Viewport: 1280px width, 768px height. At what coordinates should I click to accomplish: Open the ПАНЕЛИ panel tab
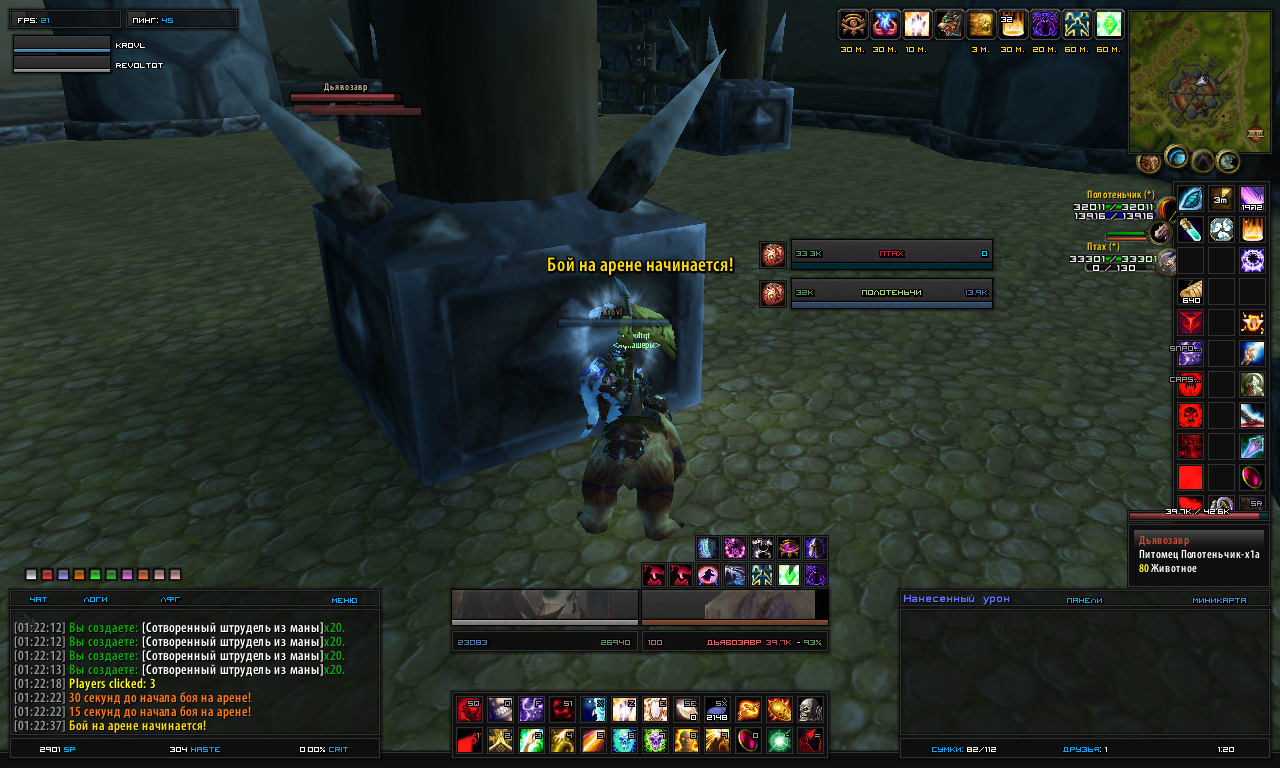1084,600
